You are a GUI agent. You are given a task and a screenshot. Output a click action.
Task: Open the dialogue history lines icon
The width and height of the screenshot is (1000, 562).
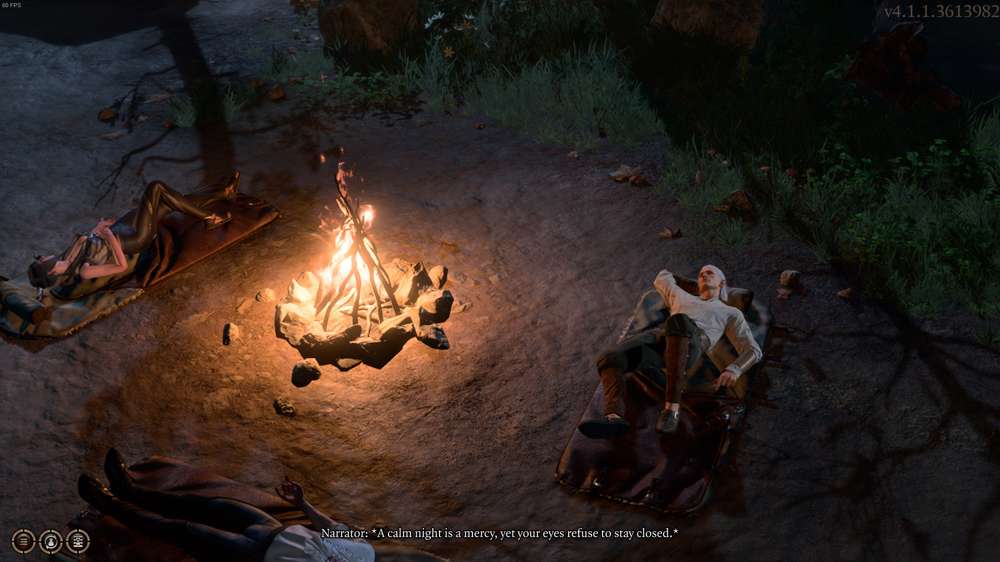point(23,541)
